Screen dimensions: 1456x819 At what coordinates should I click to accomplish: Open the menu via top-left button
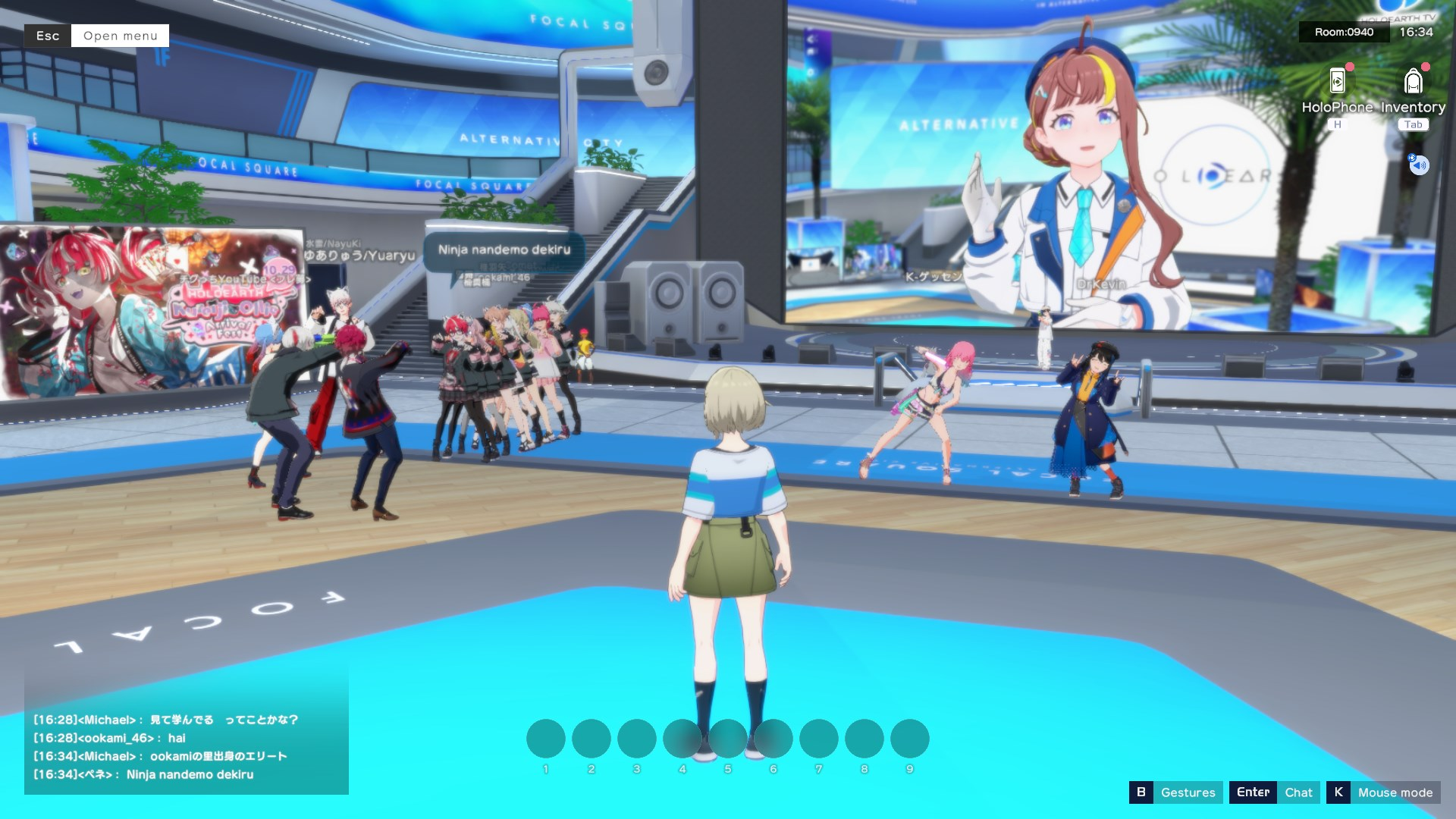click(120, 36)
